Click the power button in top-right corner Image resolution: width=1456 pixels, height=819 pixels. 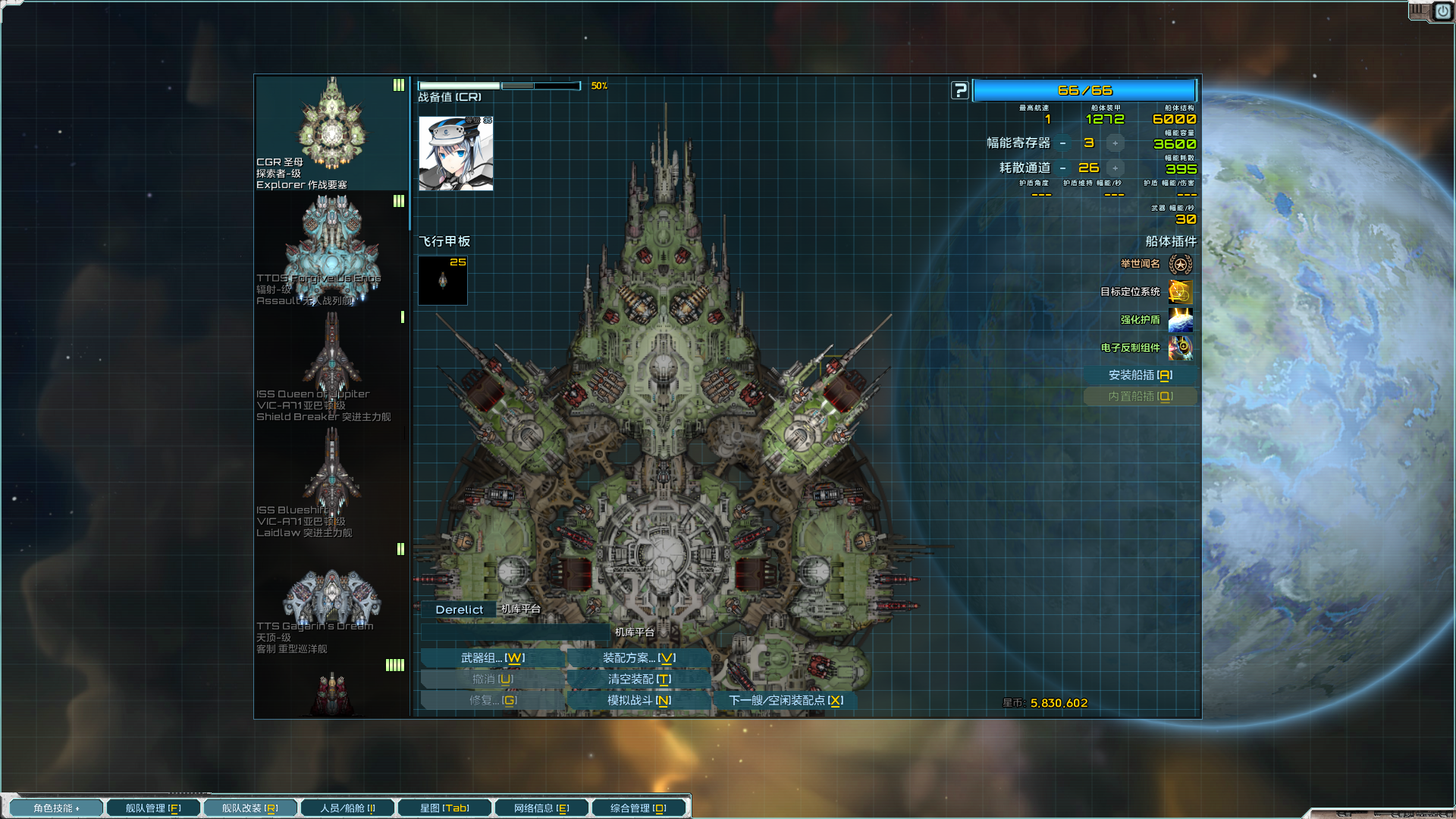(1442, 11)
